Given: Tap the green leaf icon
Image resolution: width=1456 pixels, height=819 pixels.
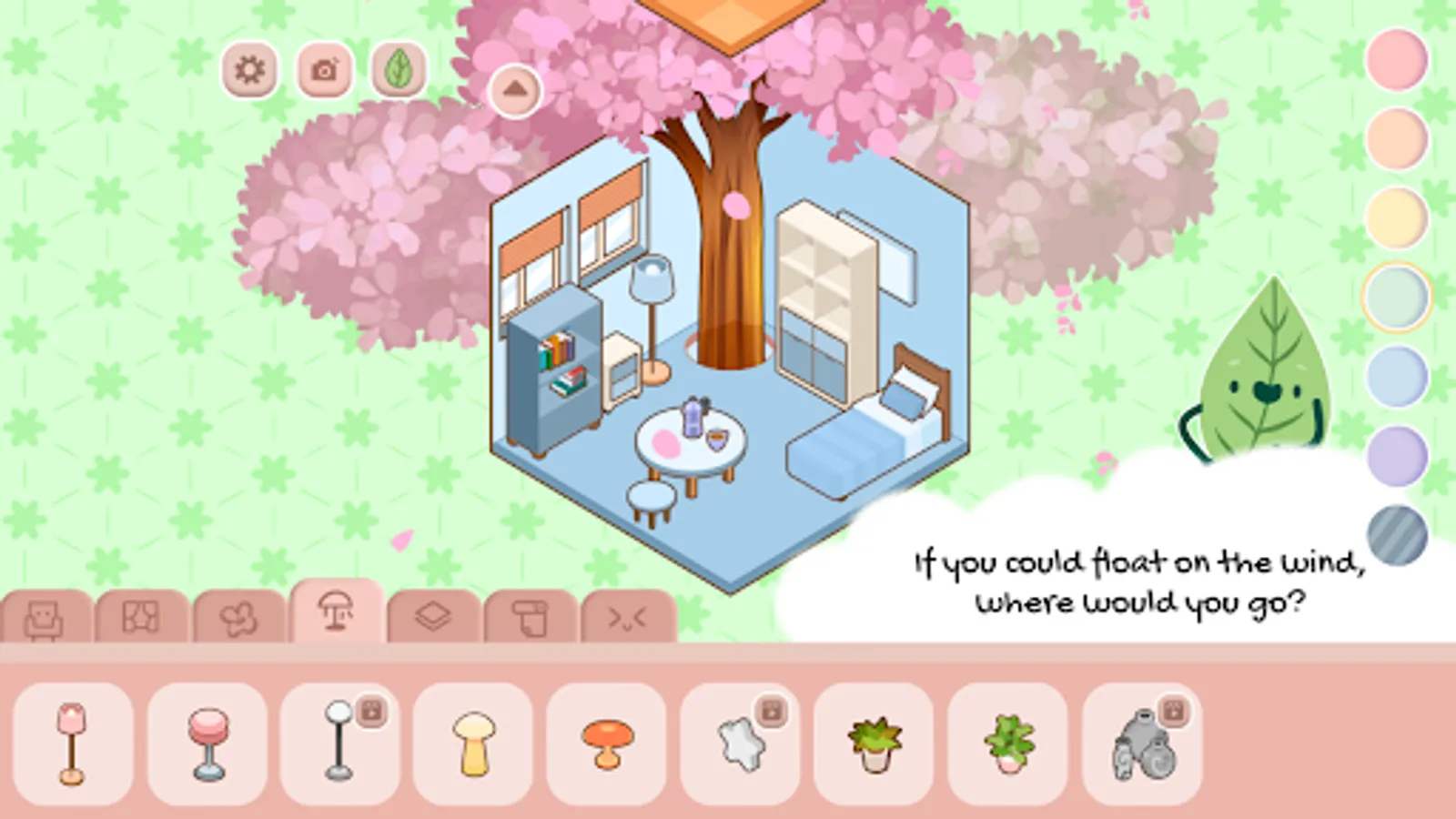Looking at the screenshot, I should point(397,69).
